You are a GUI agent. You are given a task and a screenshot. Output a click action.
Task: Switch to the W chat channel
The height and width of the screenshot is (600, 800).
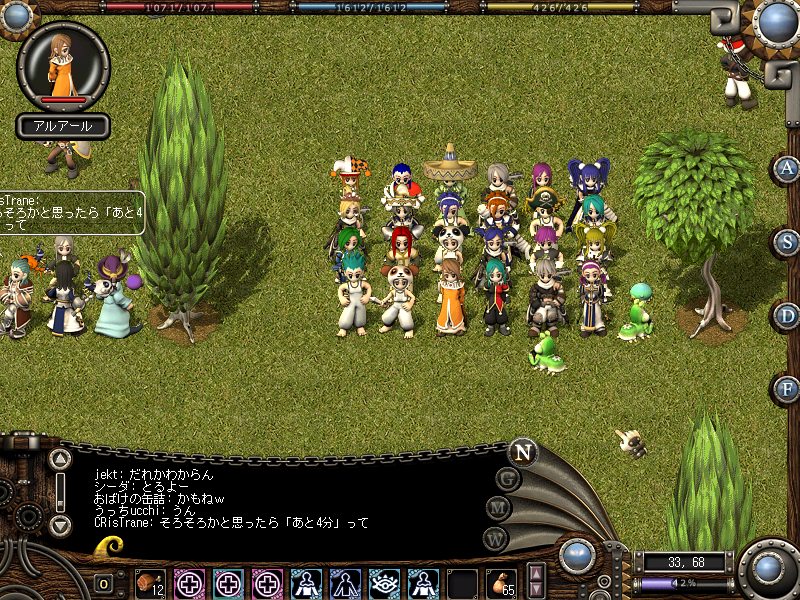click(495, 538)
